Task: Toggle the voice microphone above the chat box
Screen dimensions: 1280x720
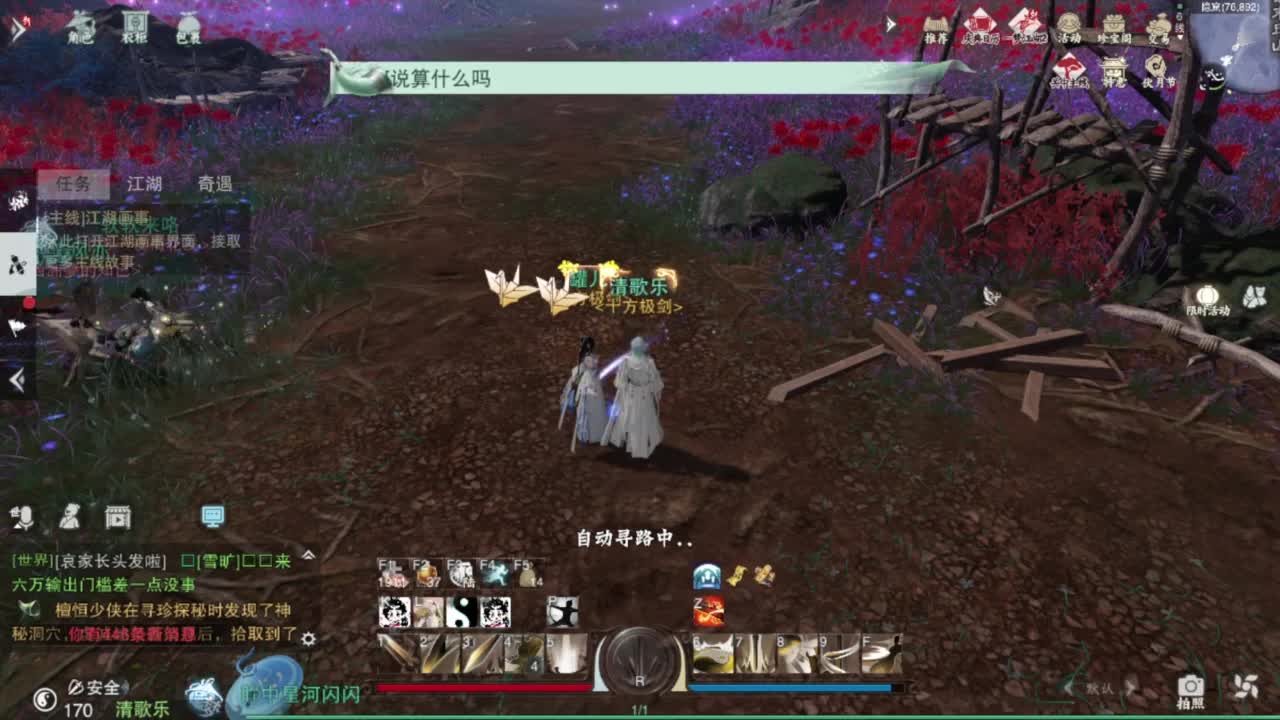Action: pos(25,517)
